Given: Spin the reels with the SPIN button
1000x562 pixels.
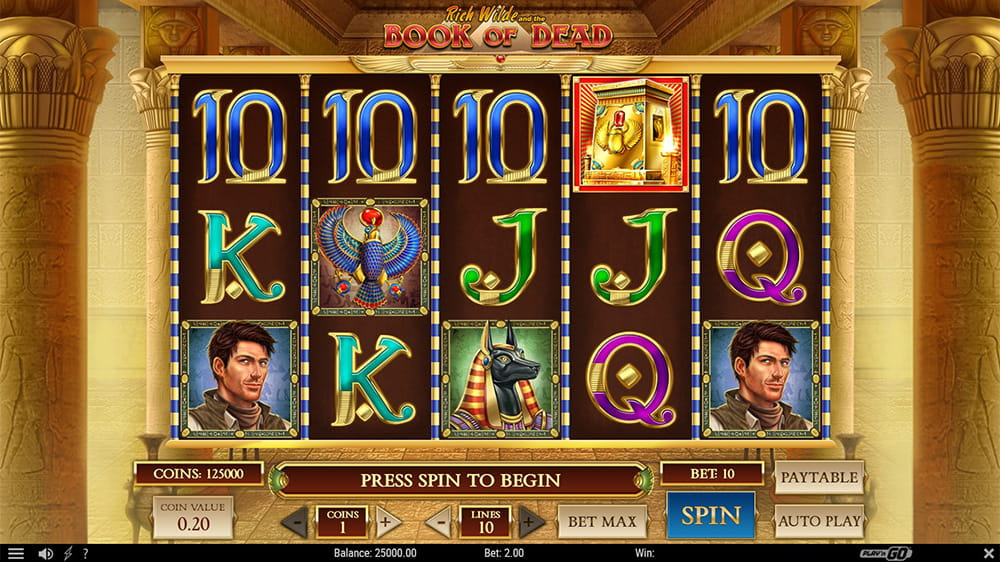Looking at the screenshot, I should click(x=711, y=516).
